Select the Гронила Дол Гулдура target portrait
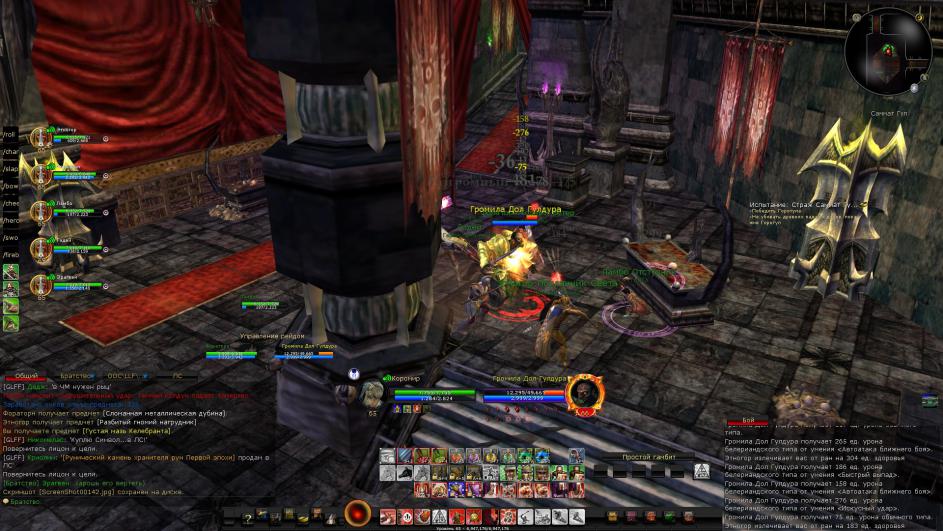The image size is (943, 531). [x=583, y=396]
